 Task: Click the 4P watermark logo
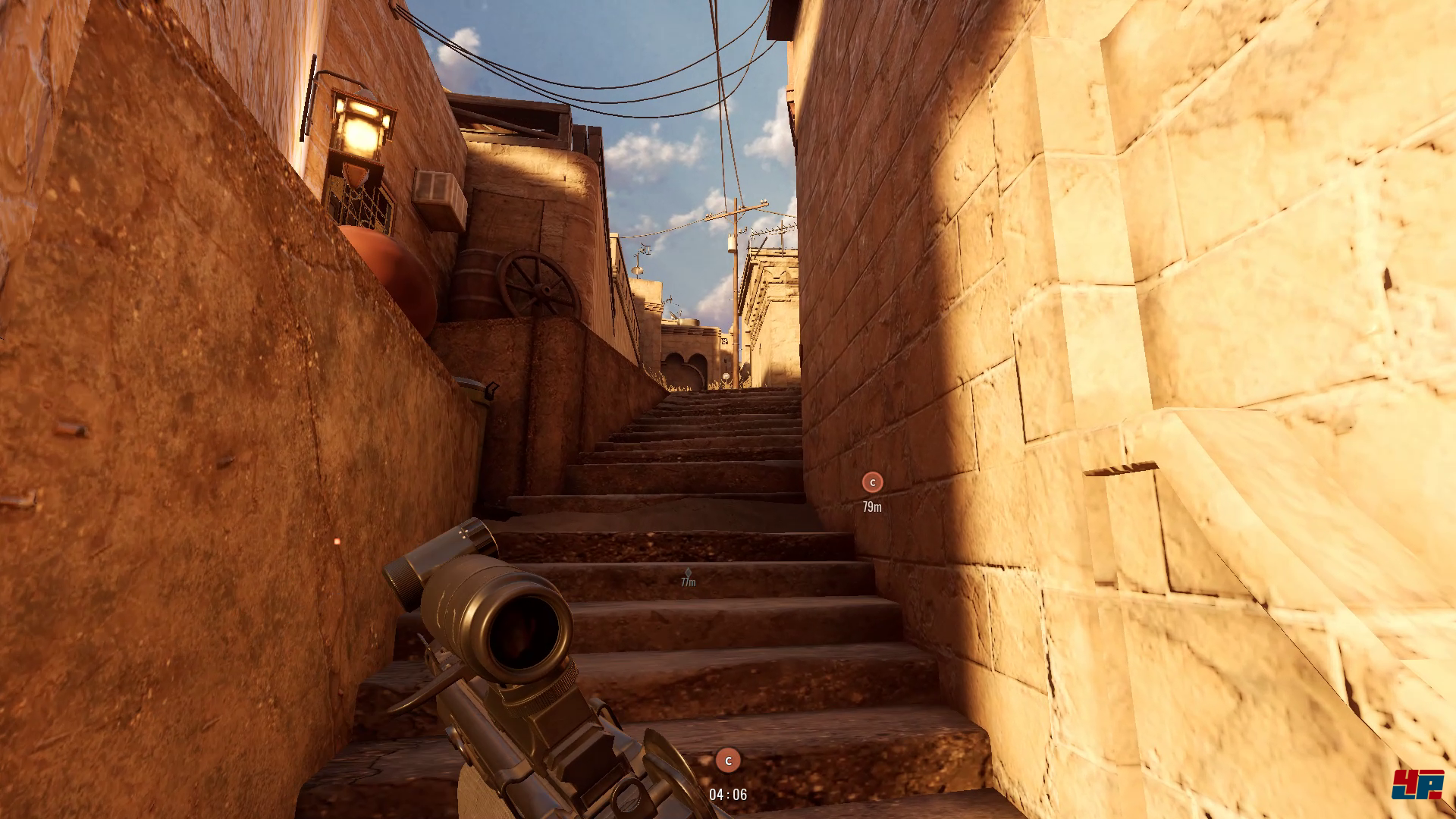click(1417, 784)
